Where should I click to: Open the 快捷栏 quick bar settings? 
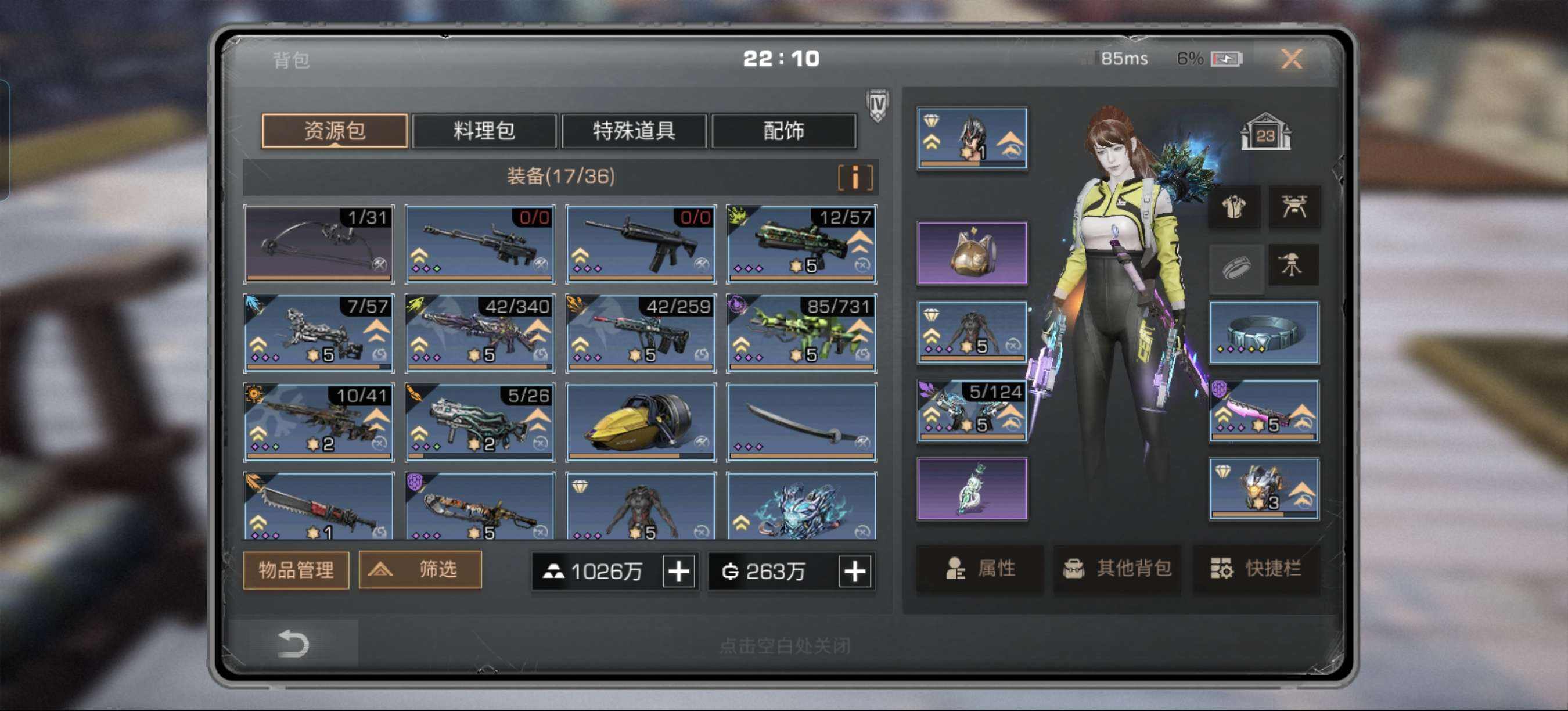pyautogui.click(x=1255, y=569)
